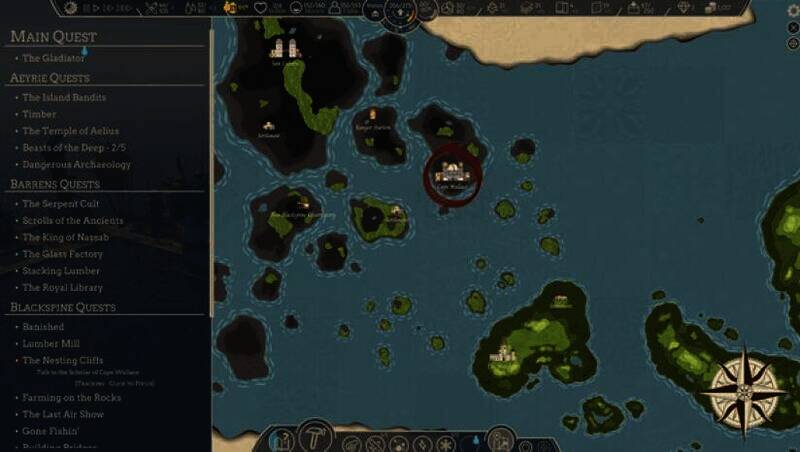Select the Timber quest entry

click(40, 115)
